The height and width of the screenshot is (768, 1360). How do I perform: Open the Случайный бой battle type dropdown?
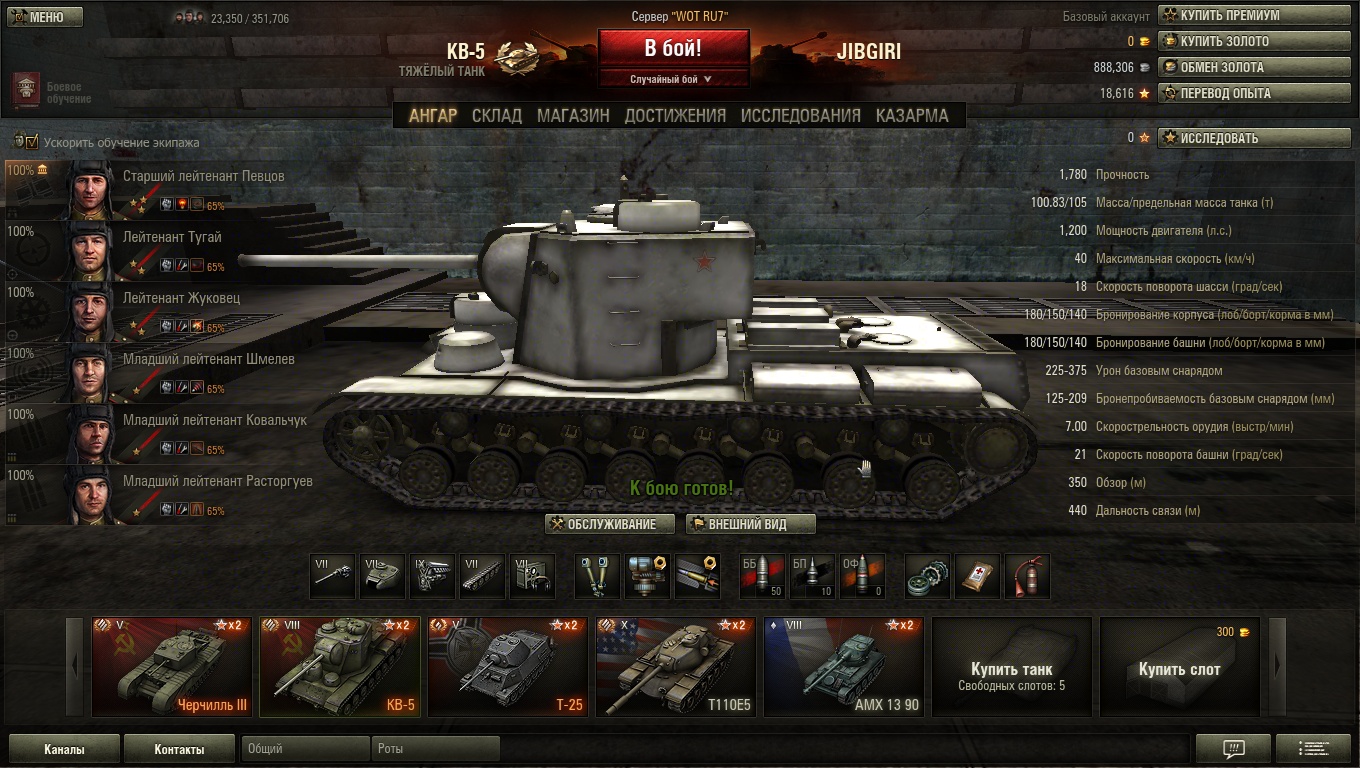click(x=672, y=79)
